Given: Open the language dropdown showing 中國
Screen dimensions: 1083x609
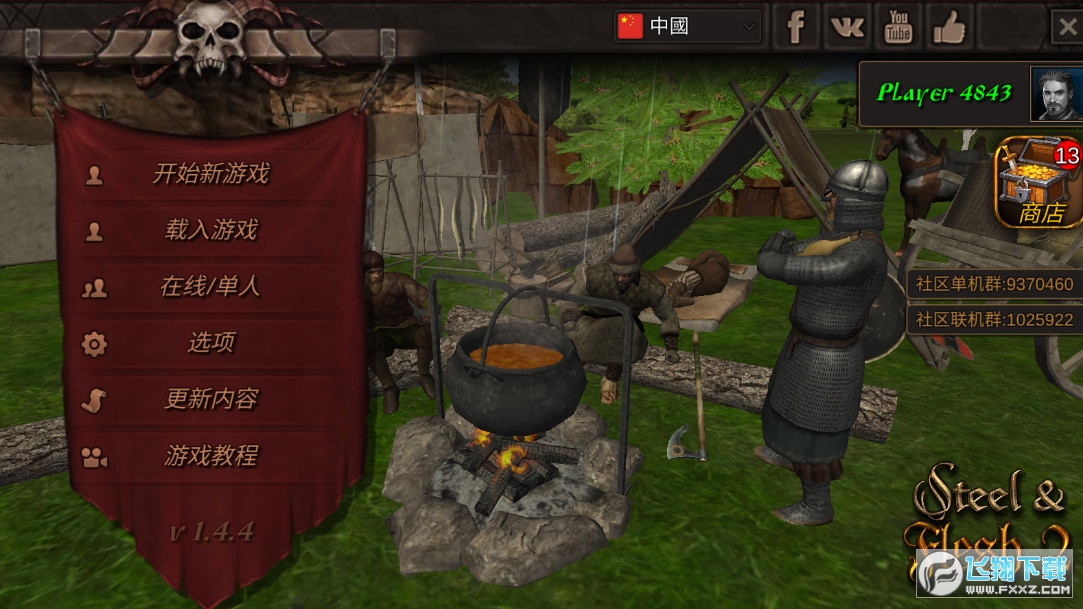Looking at the screenshot, I should point(687,26).
